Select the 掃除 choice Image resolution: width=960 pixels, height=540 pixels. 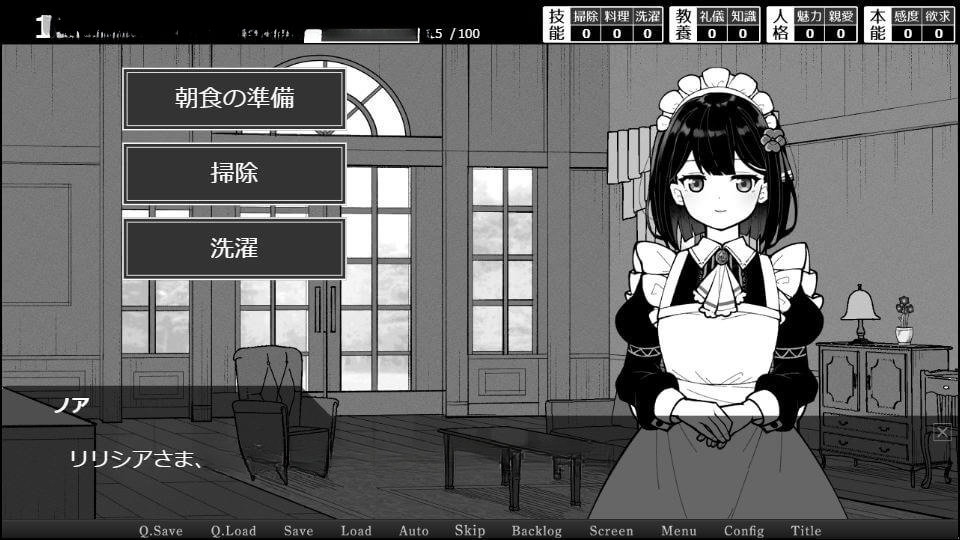point(234,174)
